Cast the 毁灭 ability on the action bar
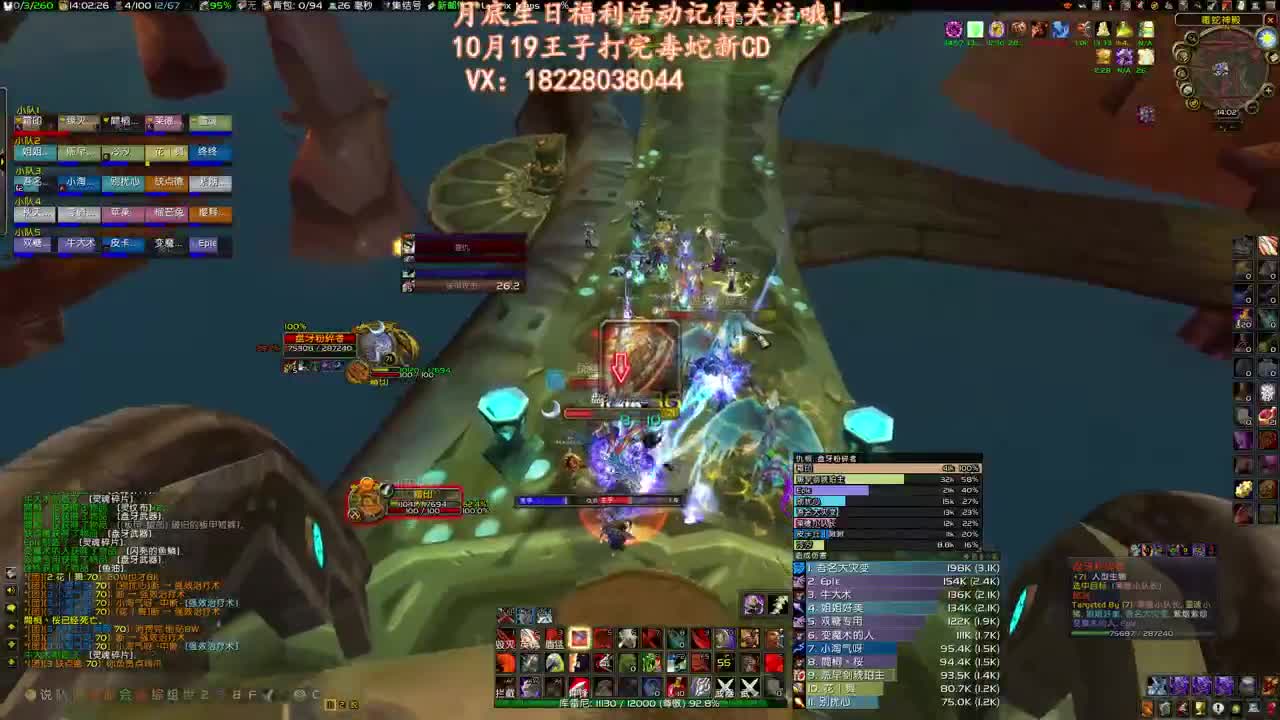 click(505, 640)
